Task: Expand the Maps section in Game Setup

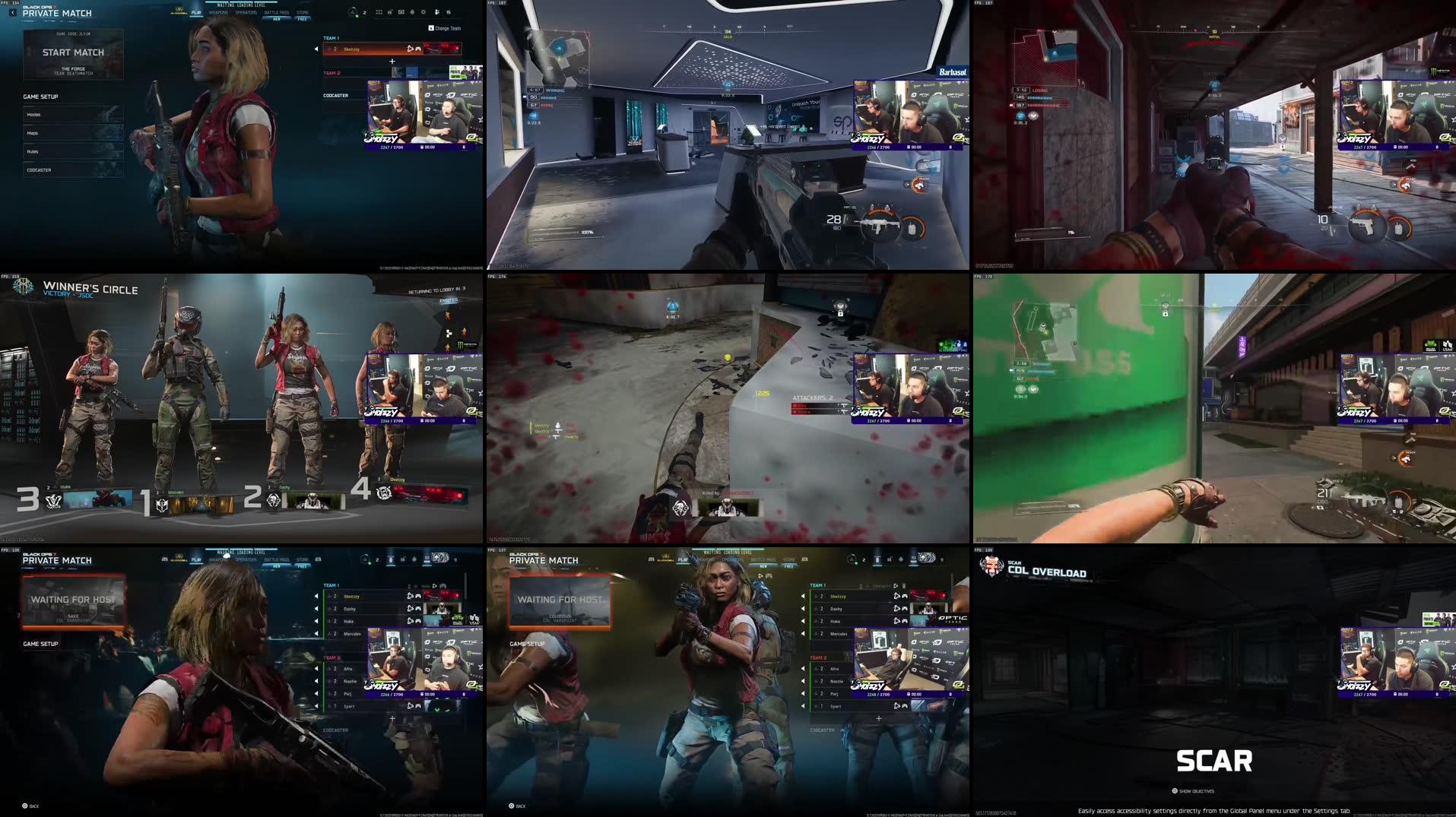Action: coord(72,133)
